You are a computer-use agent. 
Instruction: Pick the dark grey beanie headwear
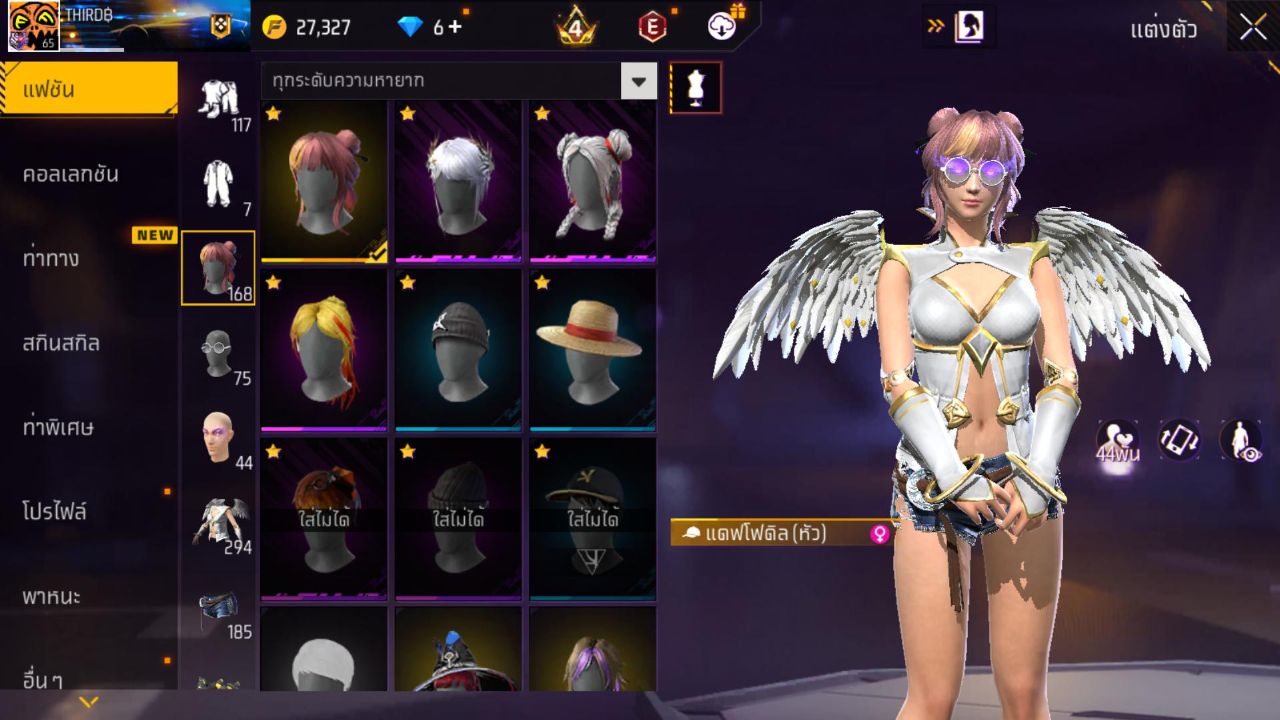point(458,348)
